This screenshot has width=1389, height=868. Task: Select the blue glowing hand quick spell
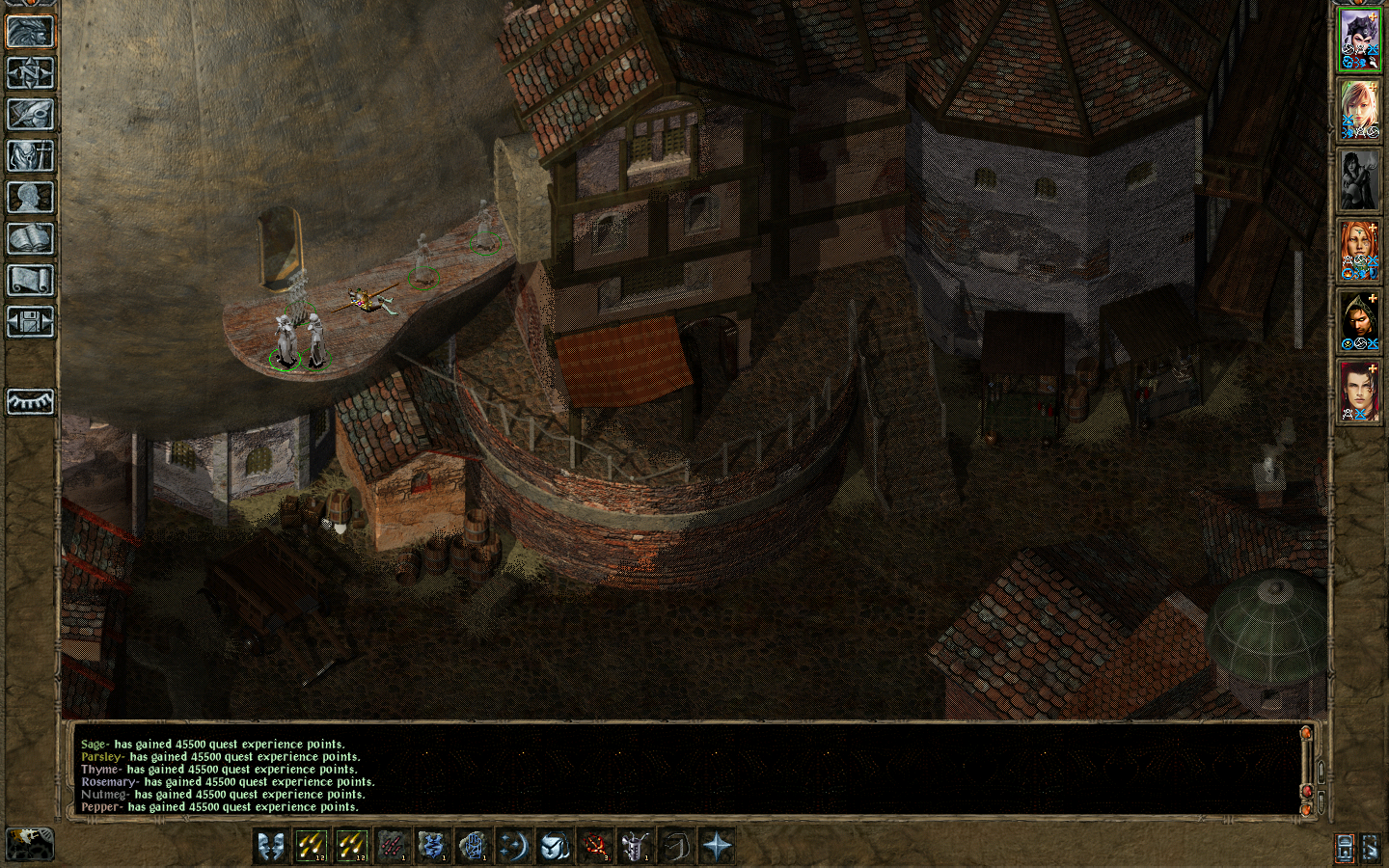474,847
